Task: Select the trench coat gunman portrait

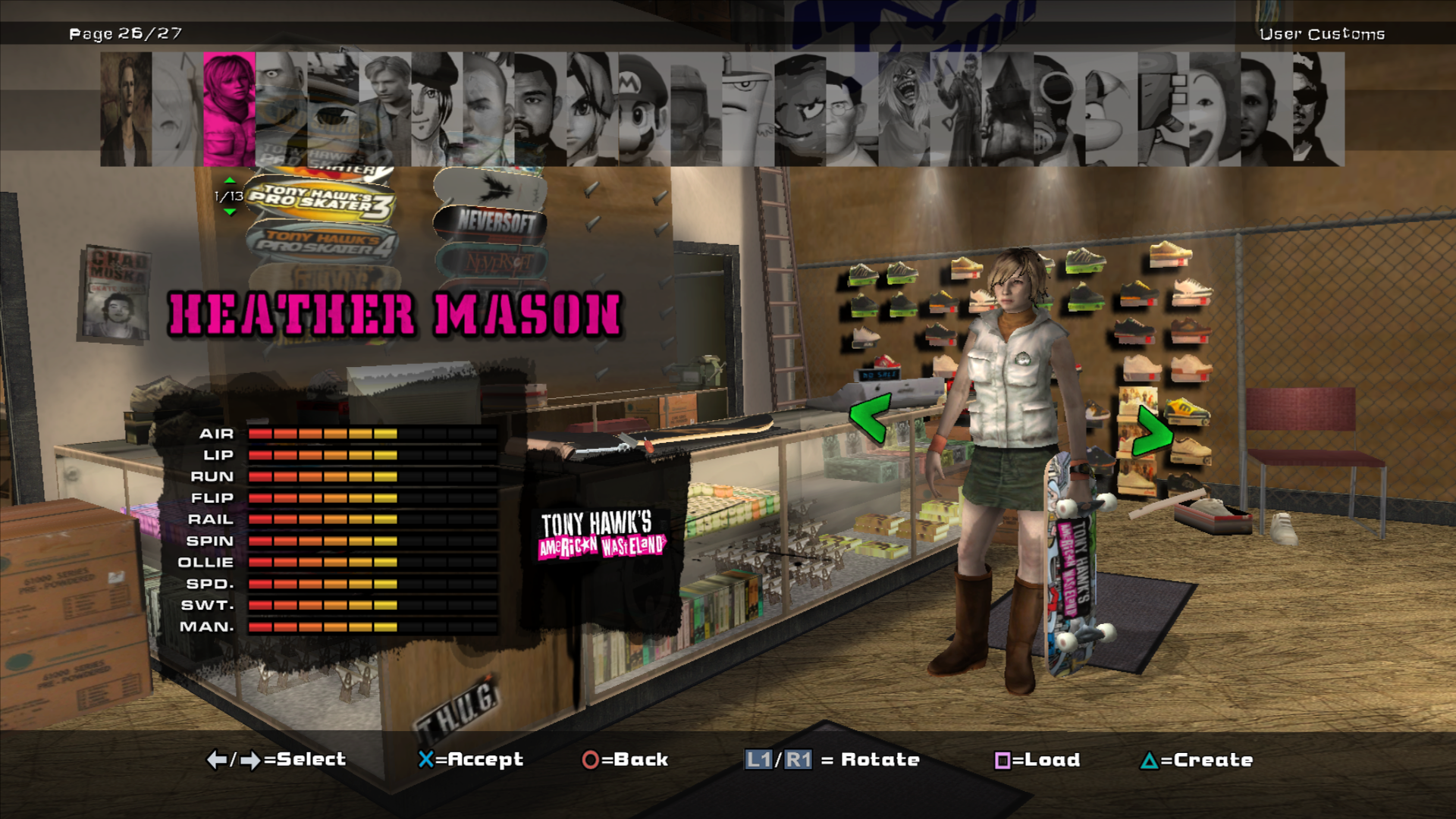Action: 955,109
